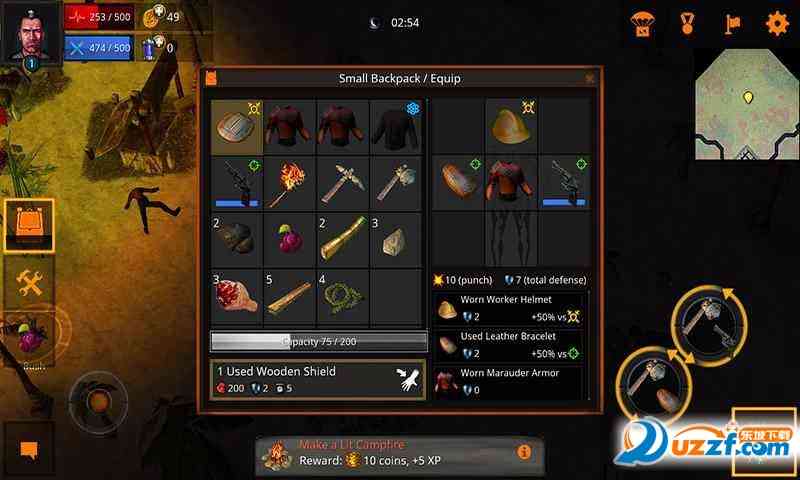Toggle the backpack button on left sidebar
The height and width of the screenshot is (480, 800).
27,225
